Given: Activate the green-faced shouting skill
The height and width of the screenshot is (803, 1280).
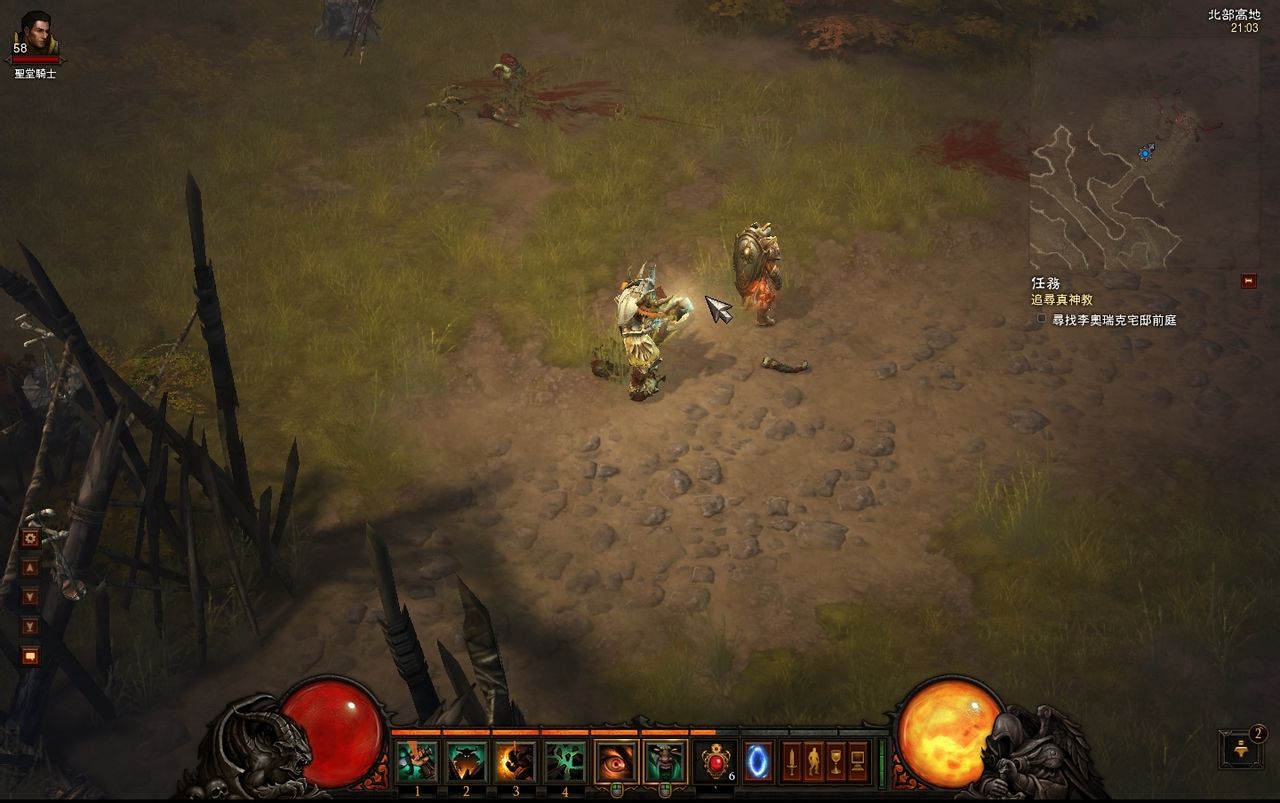Looking at the screenshot, I should pos(665,762).
